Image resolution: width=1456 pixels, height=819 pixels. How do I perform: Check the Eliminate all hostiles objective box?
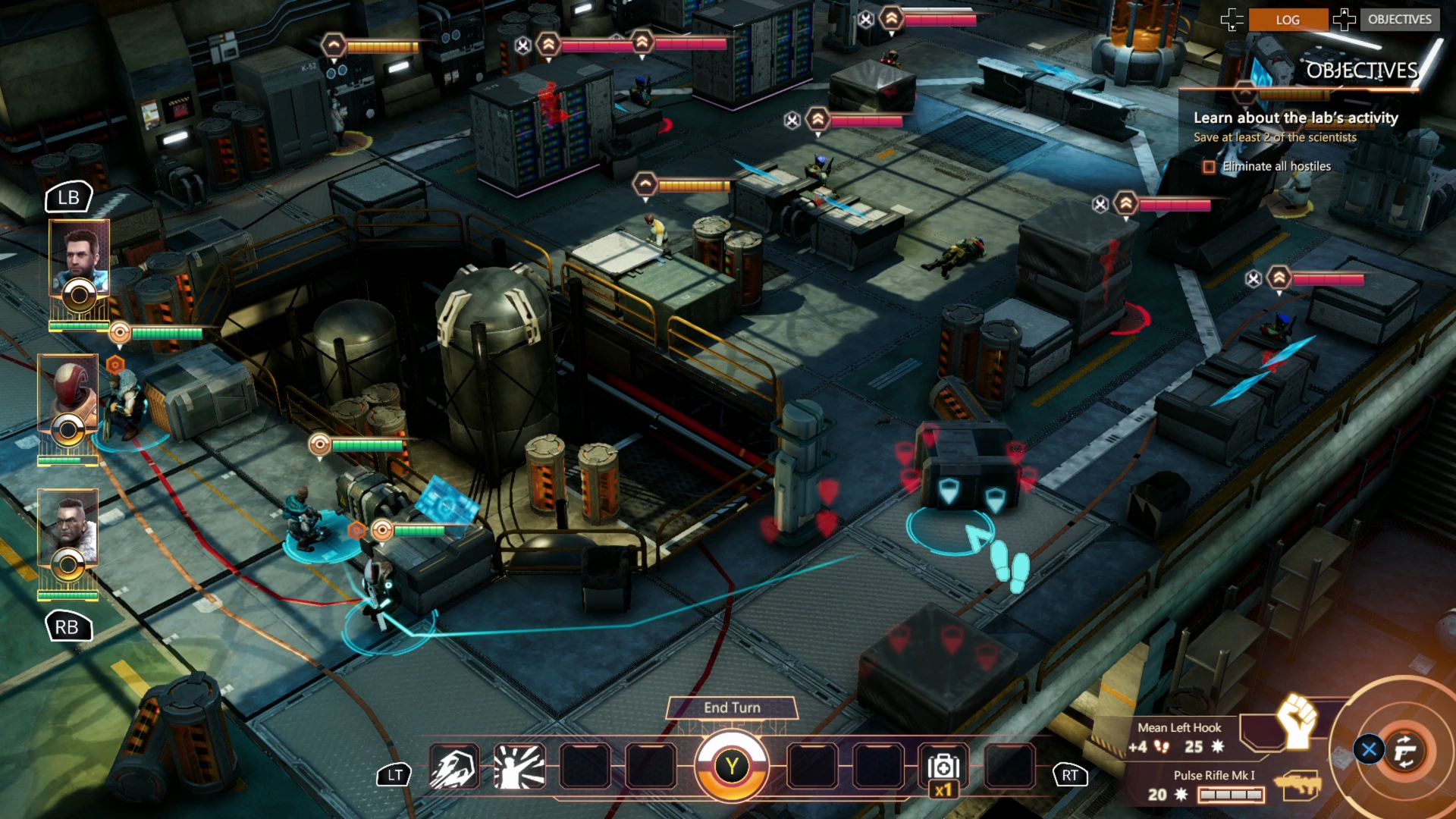pyautogui.click(x=1209, y=166)
